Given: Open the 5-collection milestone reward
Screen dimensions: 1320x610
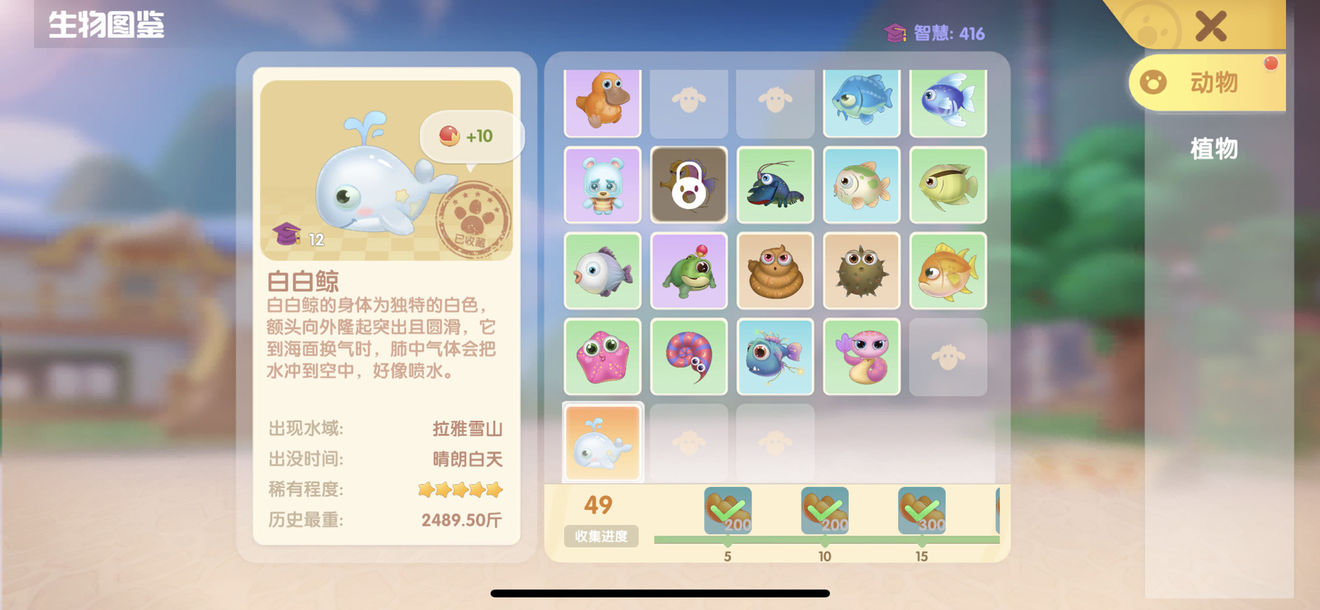Looking at the screenshot, I should tap(727, 511).
